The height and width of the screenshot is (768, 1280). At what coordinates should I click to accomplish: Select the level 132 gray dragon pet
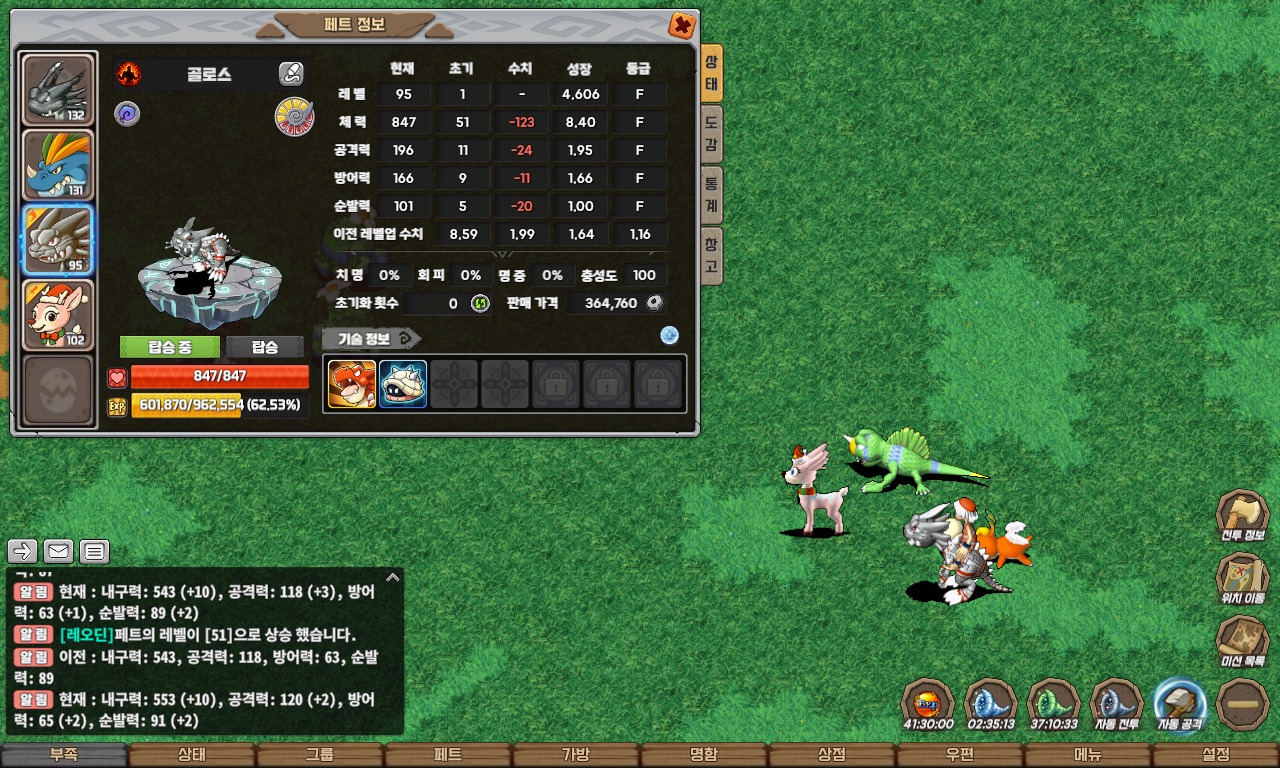point(58,90)
